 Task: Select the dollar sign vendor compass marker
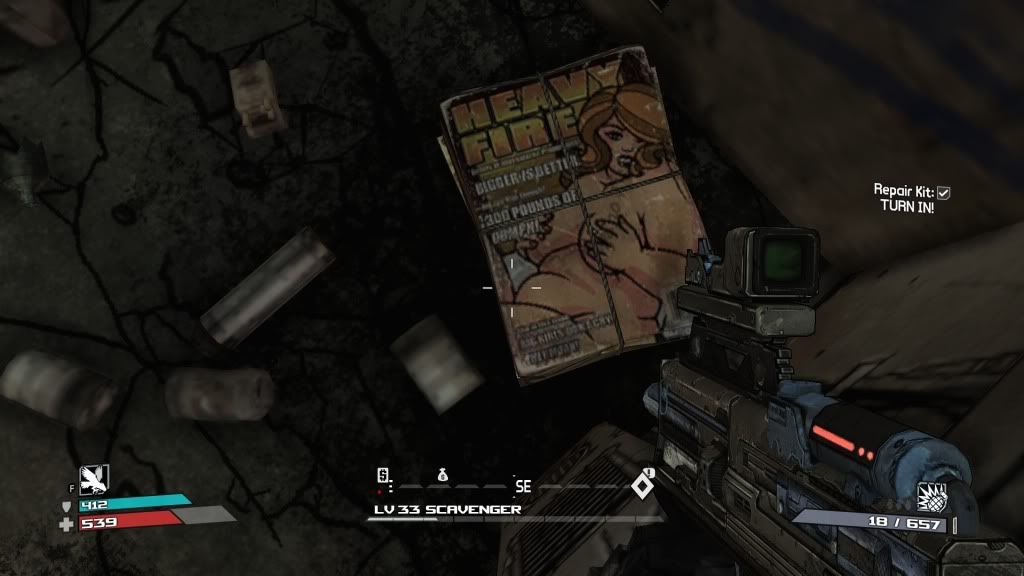[x=382, y=475]
